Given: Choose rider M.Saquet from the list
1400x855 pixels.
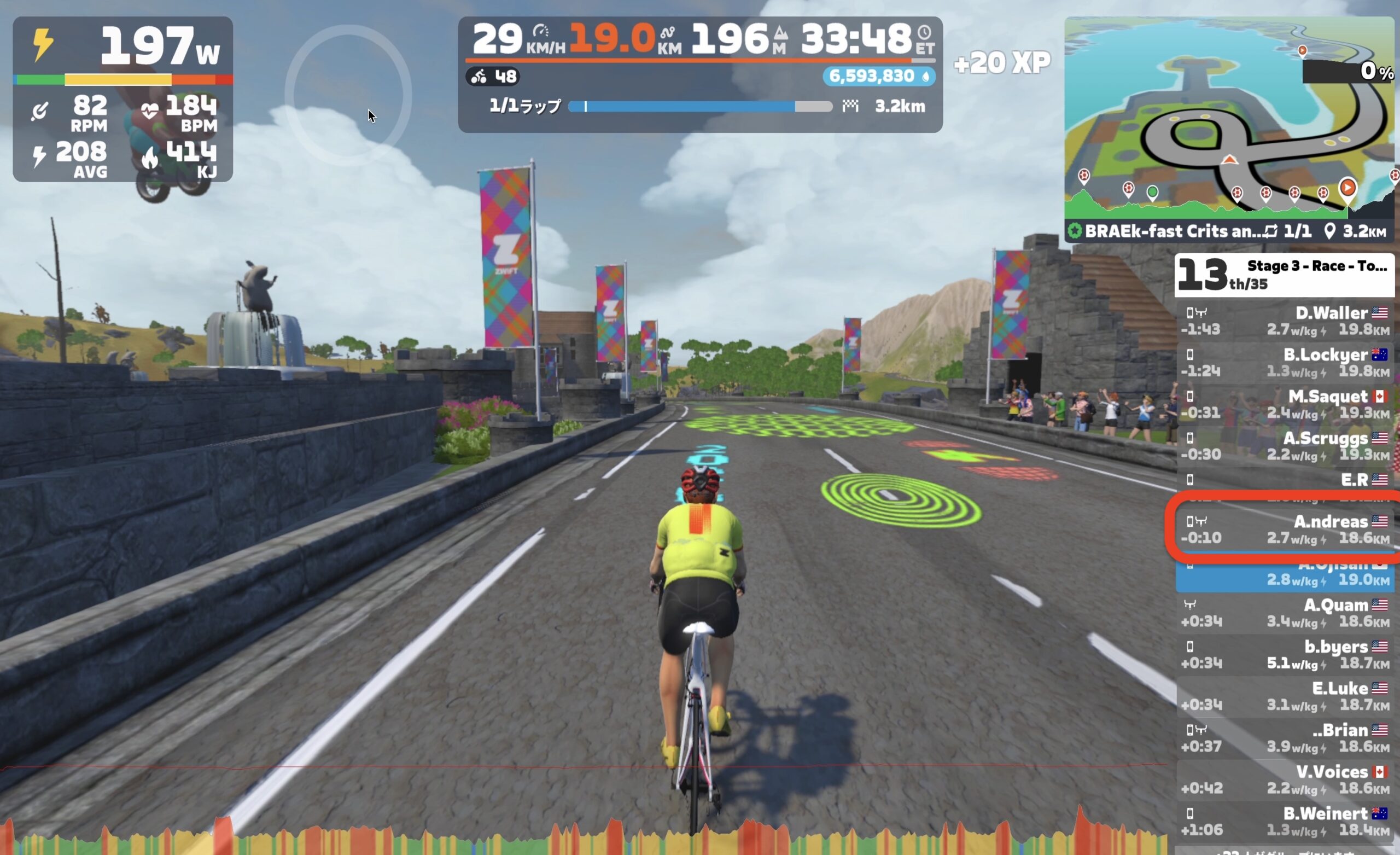Looking at the screenshot, I should click(x=1284, y=404).
